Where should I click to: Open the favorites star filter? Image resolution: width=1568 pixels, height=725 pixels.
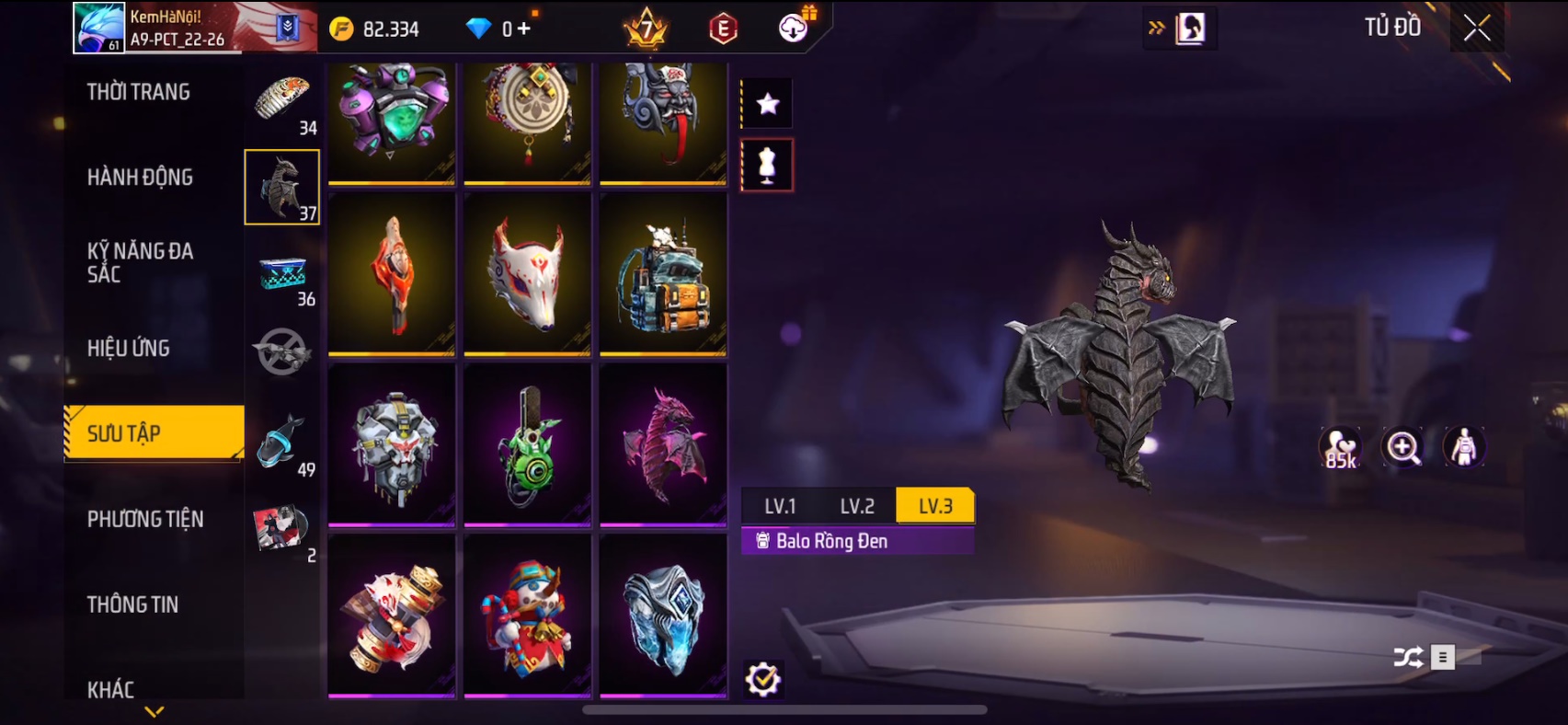[767, 104]
